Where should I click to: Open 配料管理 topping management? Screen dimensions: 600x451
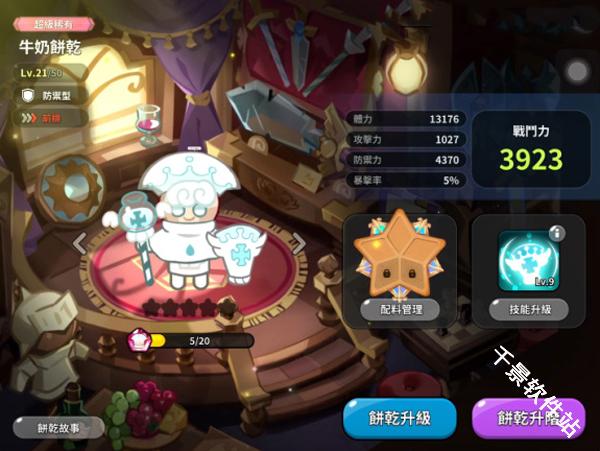pyautogui.click(x=398, y=309)
